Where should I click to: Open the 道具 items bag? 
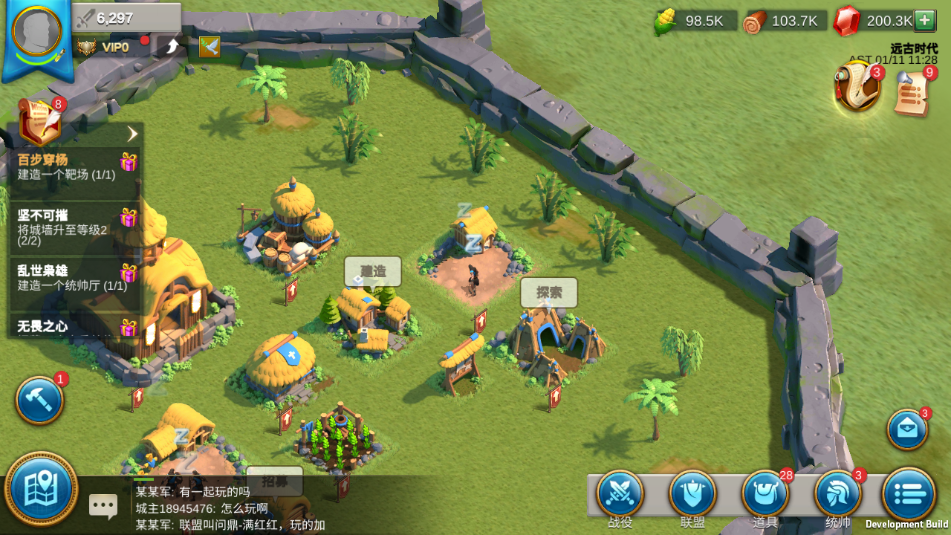[766, 494]
